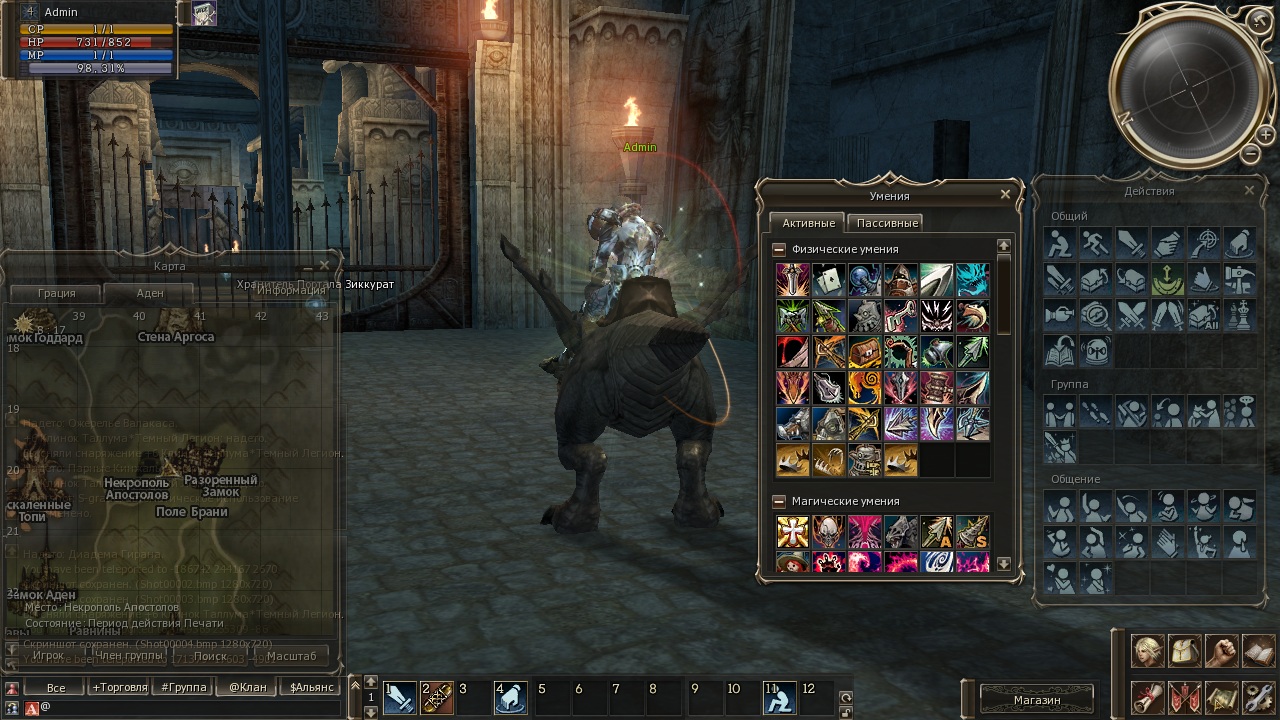Image resolution: width=1280 pixels, height=720 pixels.
Task: Close the Умения skills window
Action: pyautogui.click(x=1006, y=194)
